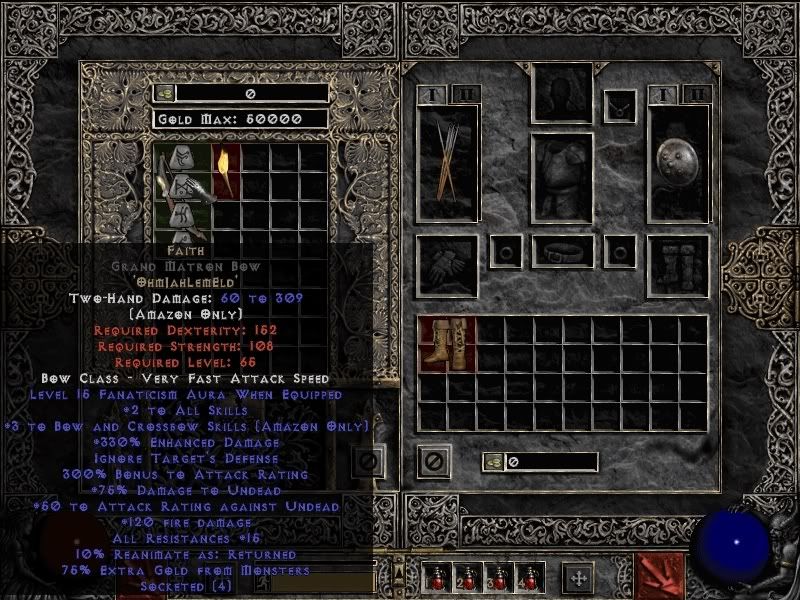
Task: Use the red potion in belt slot 1
Action: tap(435, 578)
